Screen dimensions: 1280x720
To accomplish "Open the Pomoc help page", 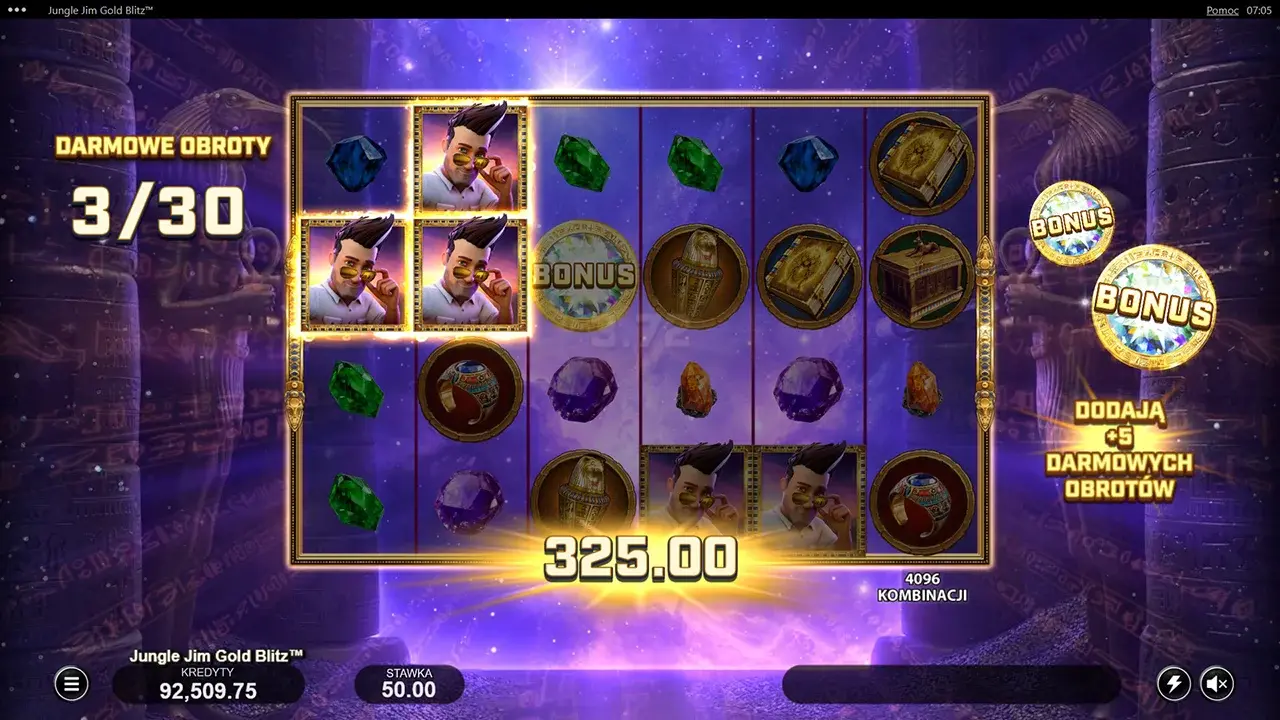I will point(1221,10).
